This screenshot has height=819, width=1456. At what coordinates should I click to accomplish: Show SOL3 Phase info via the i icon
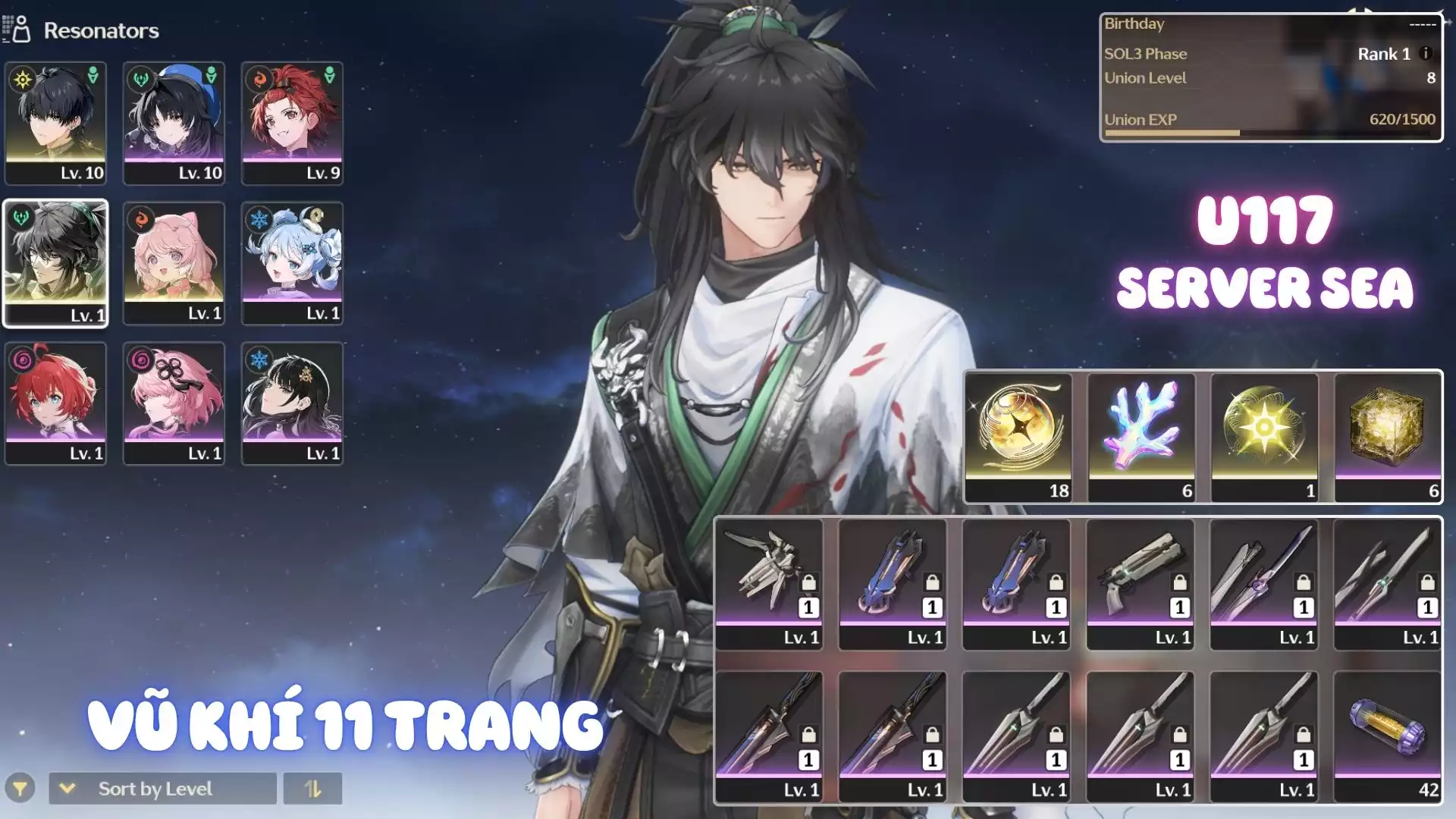(x=1426, y=54)
